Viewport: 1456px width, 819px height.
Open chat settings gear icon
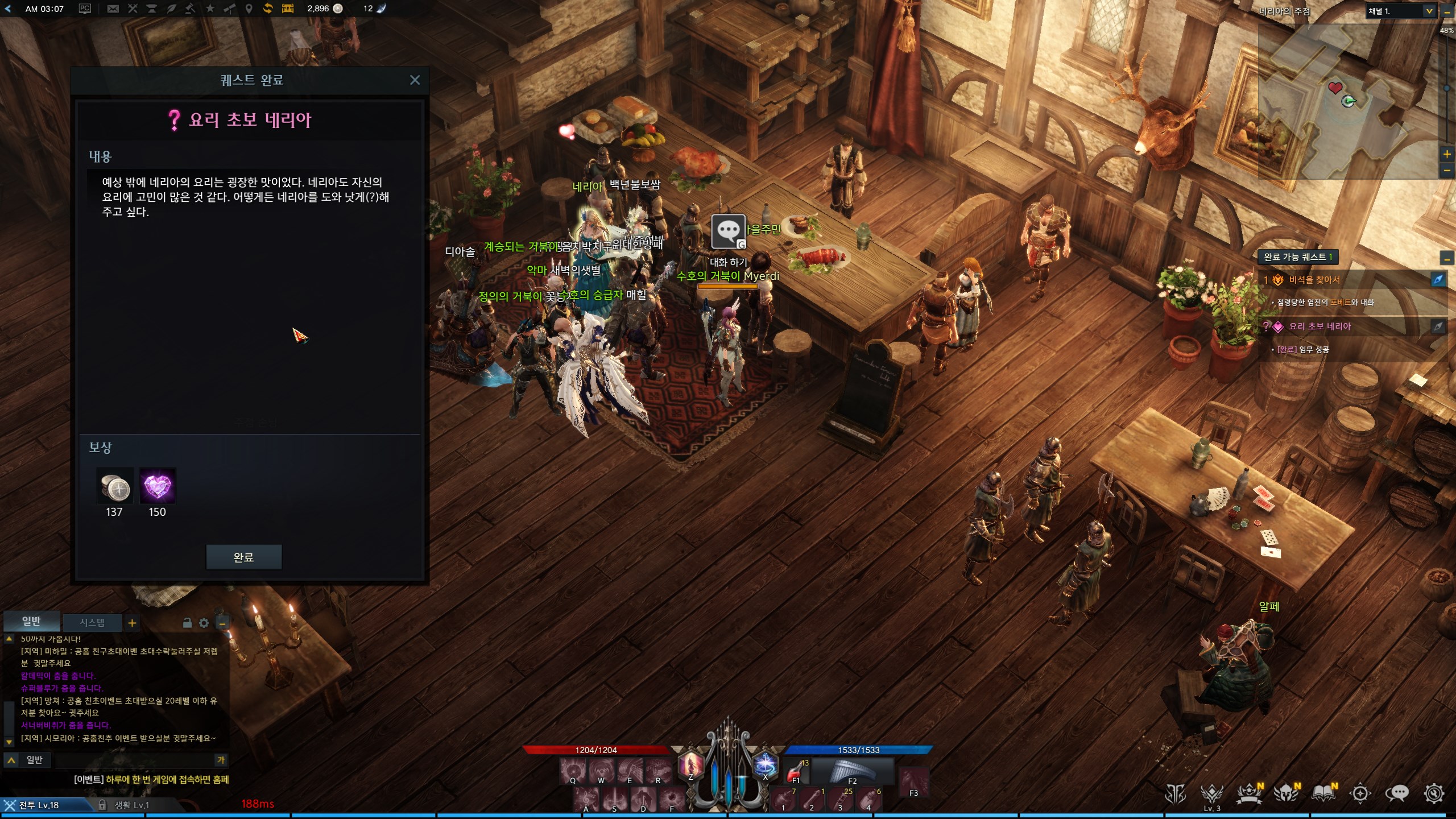204,623
